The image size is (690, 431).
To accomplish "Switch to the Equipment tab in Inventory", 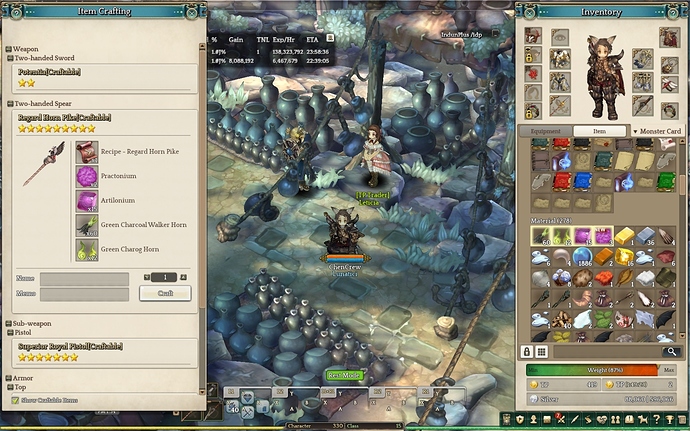I will pyautogui.click(x=545, y=131).
